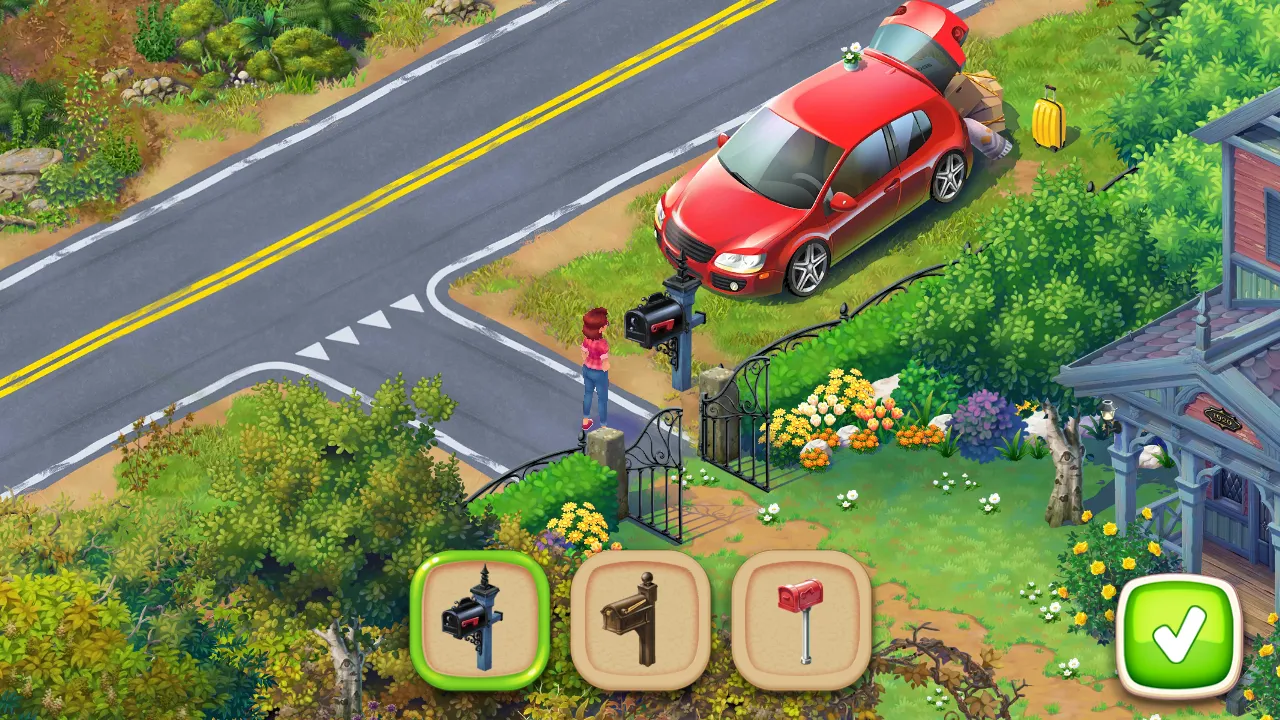Click the green checkmark confirm button
The height and width of the screenshot is (720, 1280).
[x=1178, y=630]
